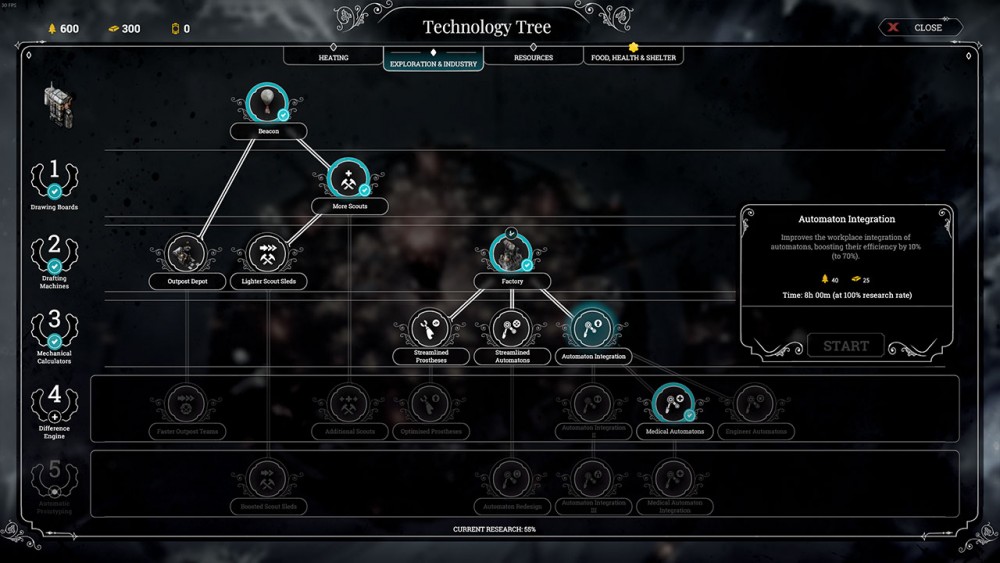
Task: Start the Automaton Integration research
Action: [846, 346]
